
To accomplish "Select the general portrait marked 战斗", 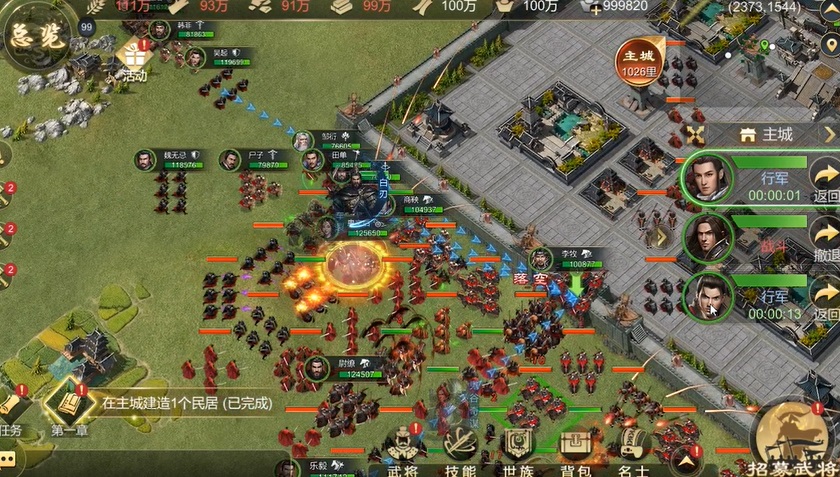I will coord(708,237).
